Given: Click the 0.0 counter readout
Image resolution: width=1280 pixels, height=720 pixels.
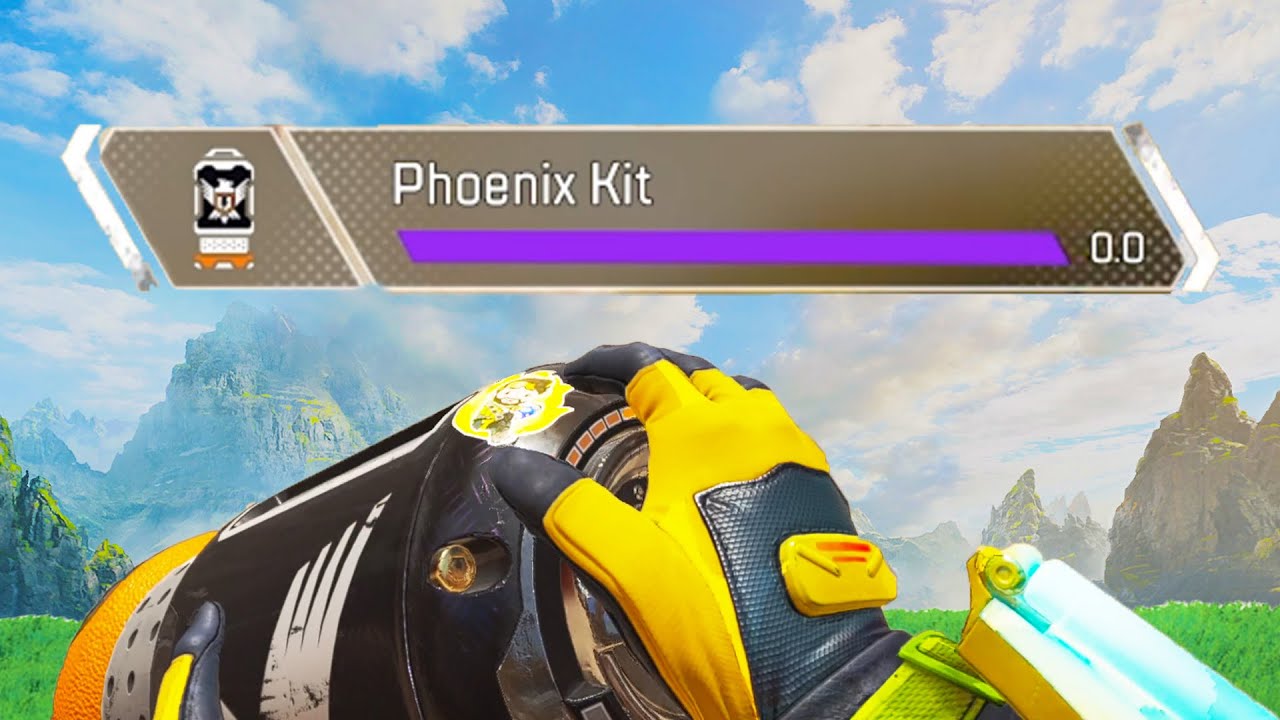Looking at the screenshot, I should coord(1117,247).
